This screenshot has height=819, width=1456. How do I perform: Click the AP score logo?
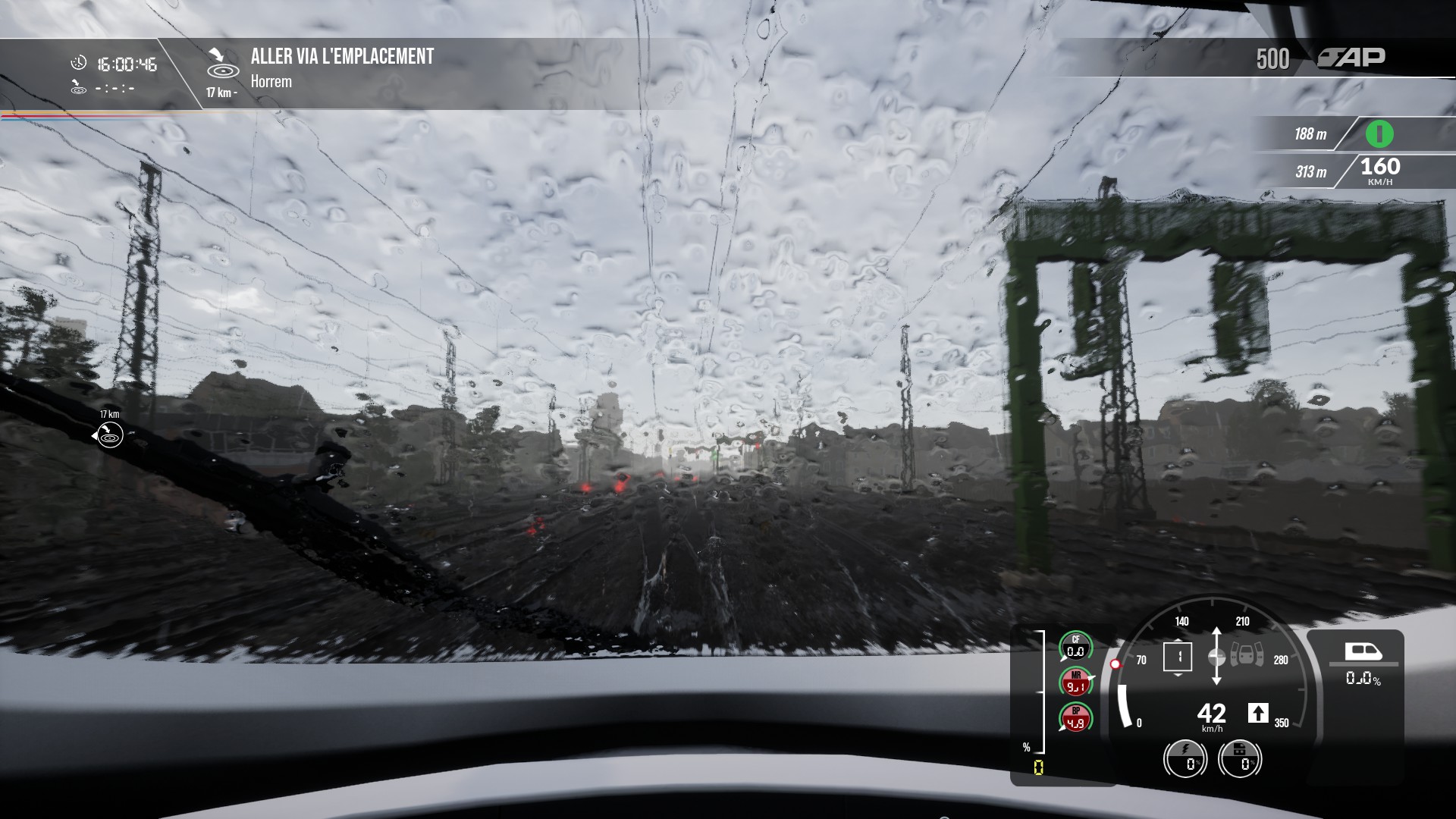(x=1351, y=58)
